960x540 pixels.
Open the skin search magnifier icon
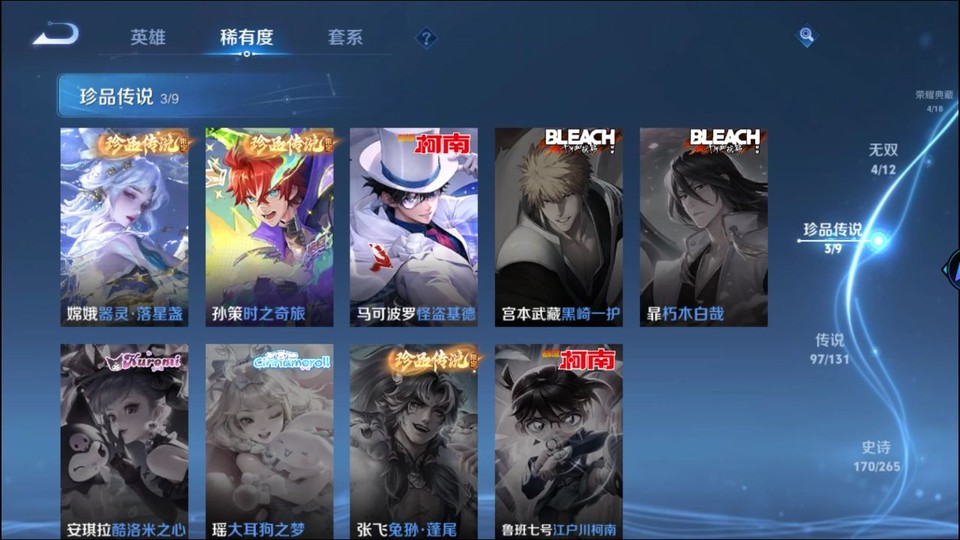tap(806, 37)
